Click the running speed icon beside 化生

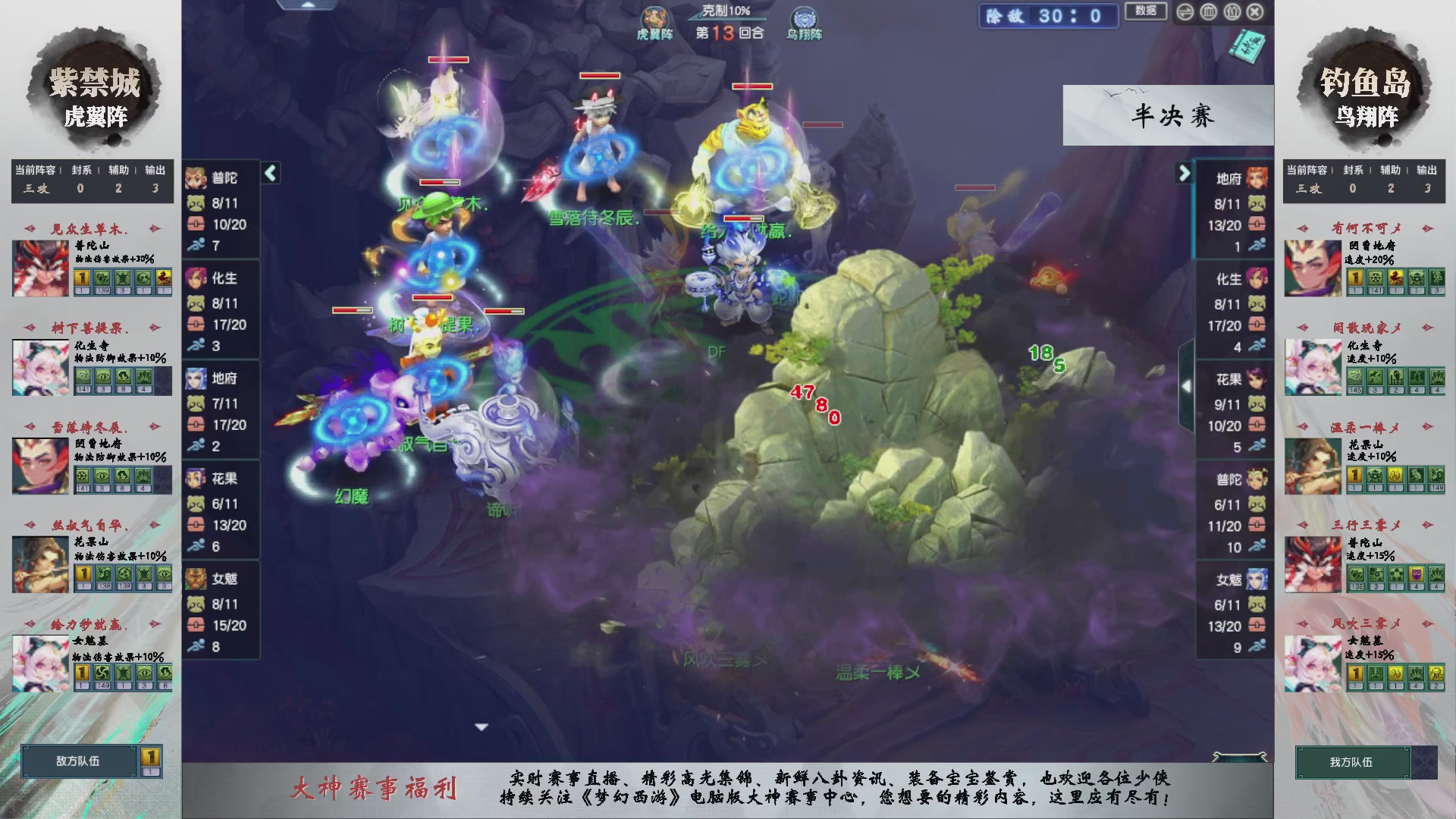195,347
